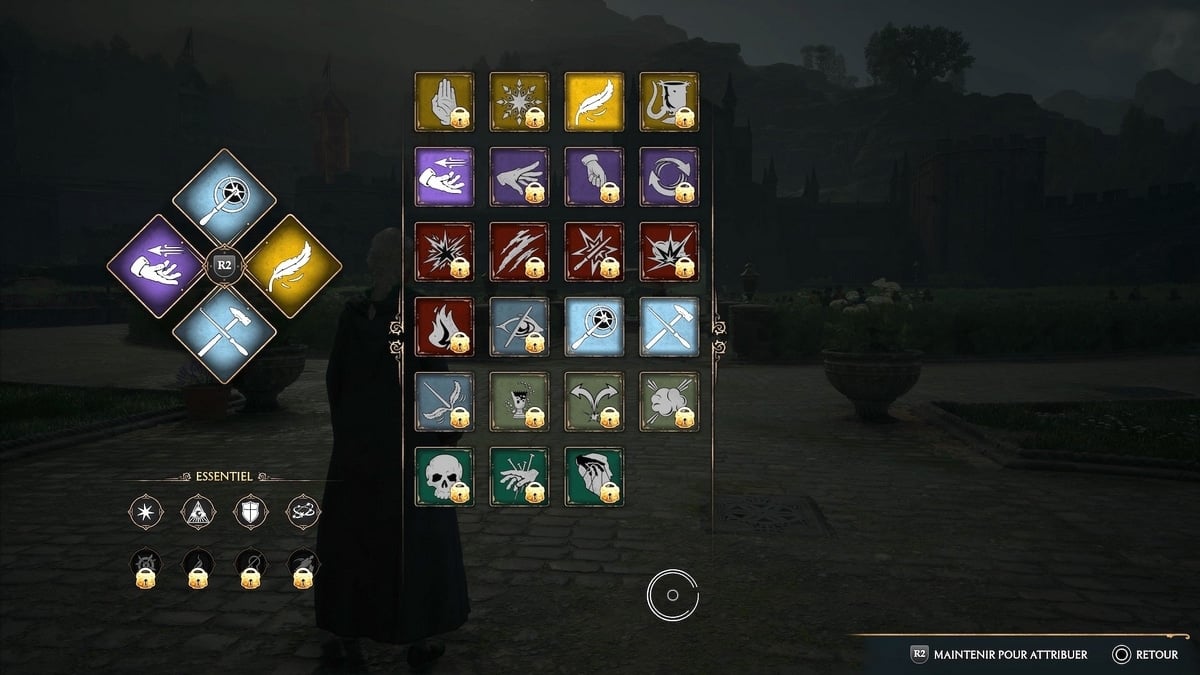Click the Levioso slot in the equipped diamond

pos(292,266)
